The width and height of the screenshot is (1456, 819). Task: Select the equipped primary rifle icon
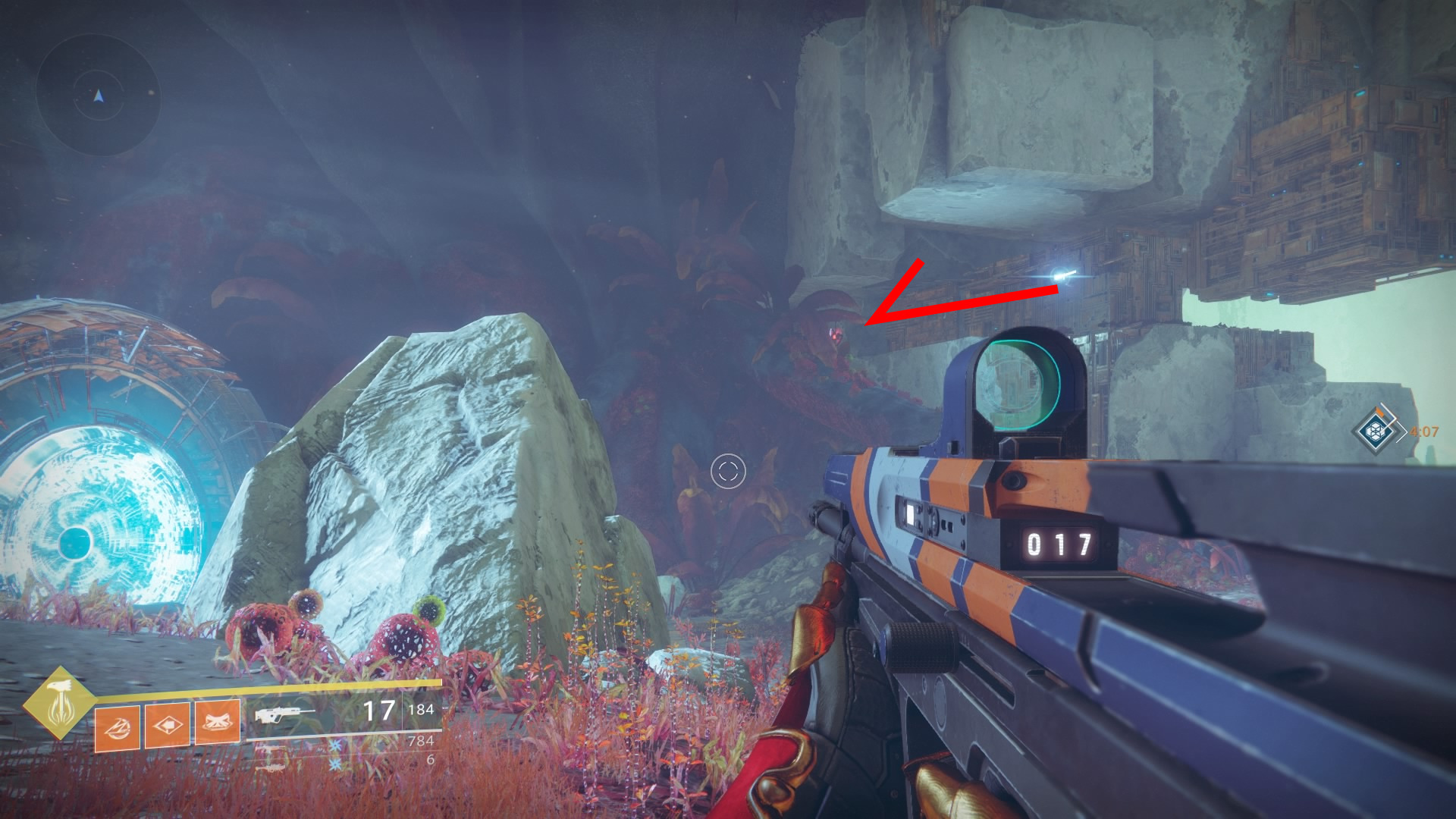coord(284,714)
